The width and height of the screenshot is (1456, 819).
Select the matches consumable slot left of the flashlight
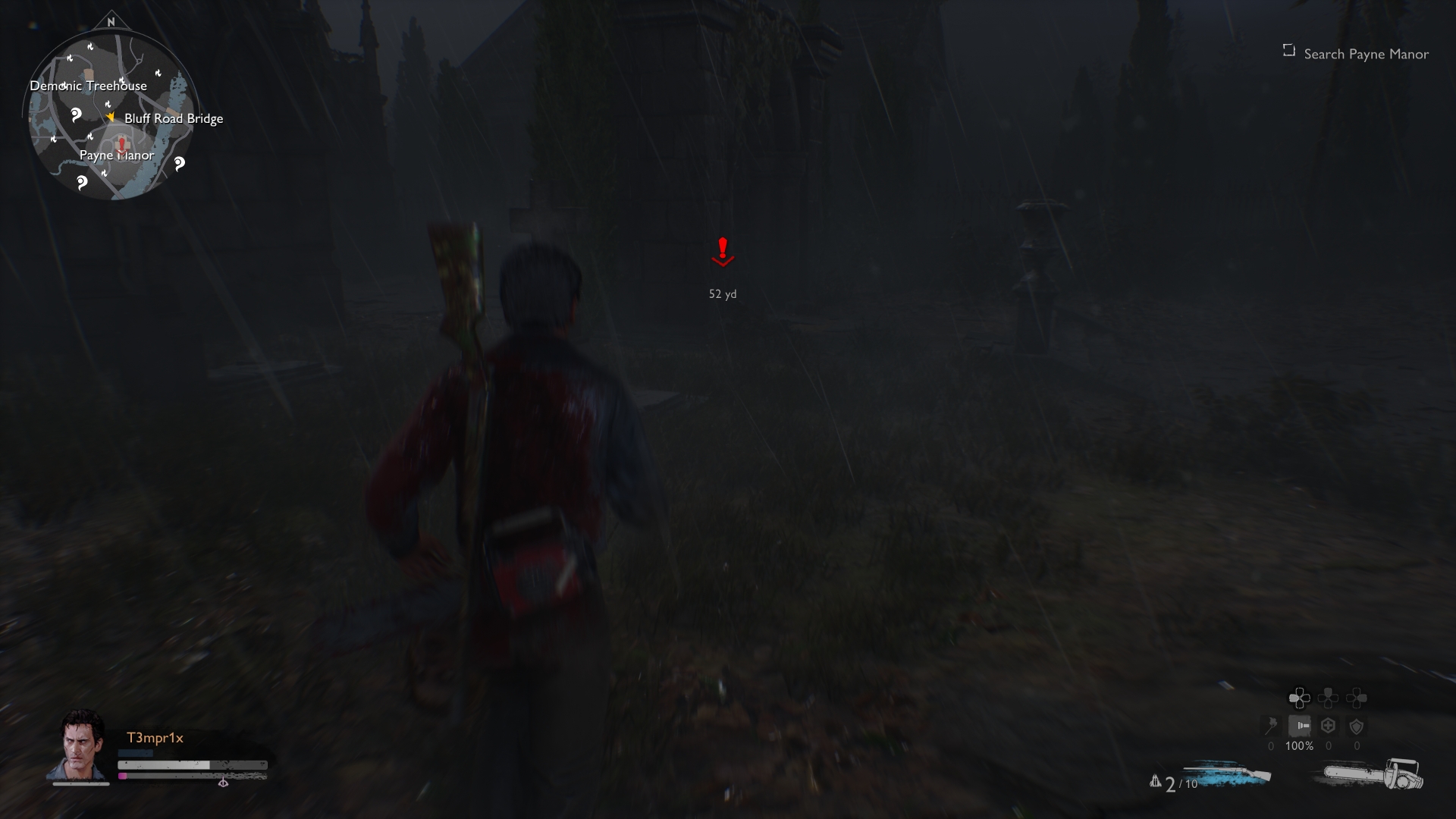[x=1271, y=726]
